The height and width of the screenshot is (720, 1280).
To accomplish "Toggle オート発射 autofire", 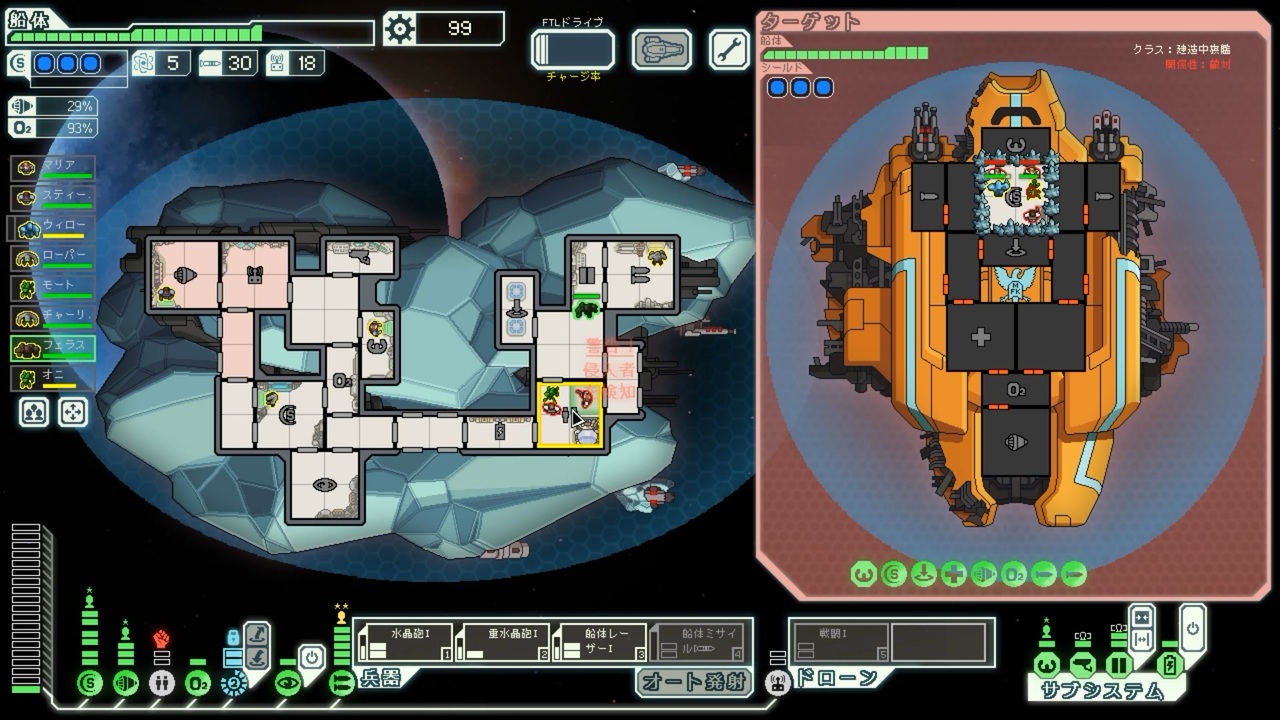I will pyautogui.click(x=694, y=681).
